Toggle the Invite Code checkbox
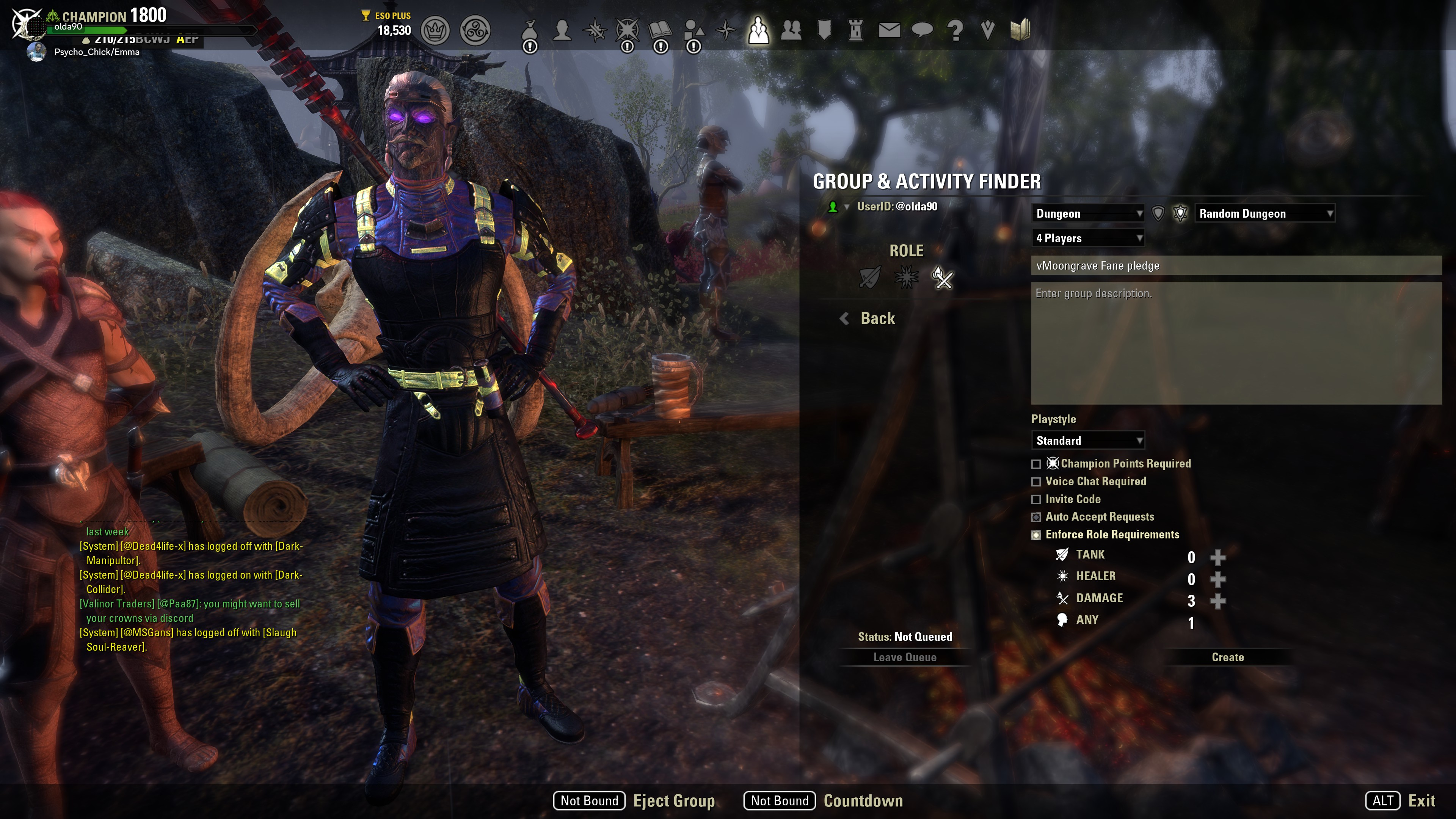This screenshot has width=1456, height=819. pos(1037,499)
